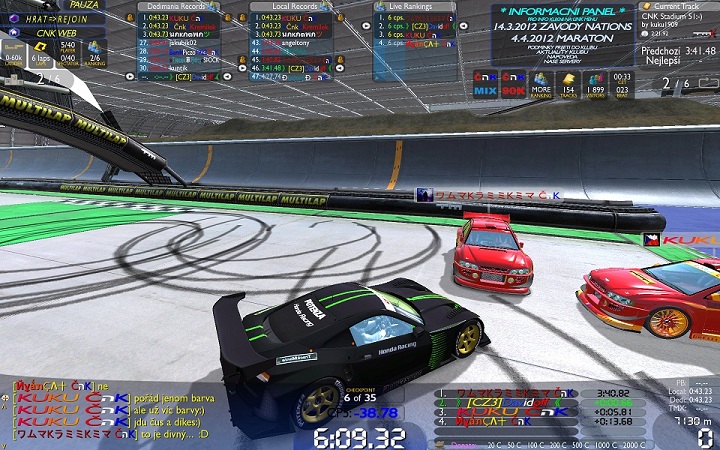Viewport: 720px width, 450px height.
Task: Open the More Ranking list
Action: pos(541,84)
